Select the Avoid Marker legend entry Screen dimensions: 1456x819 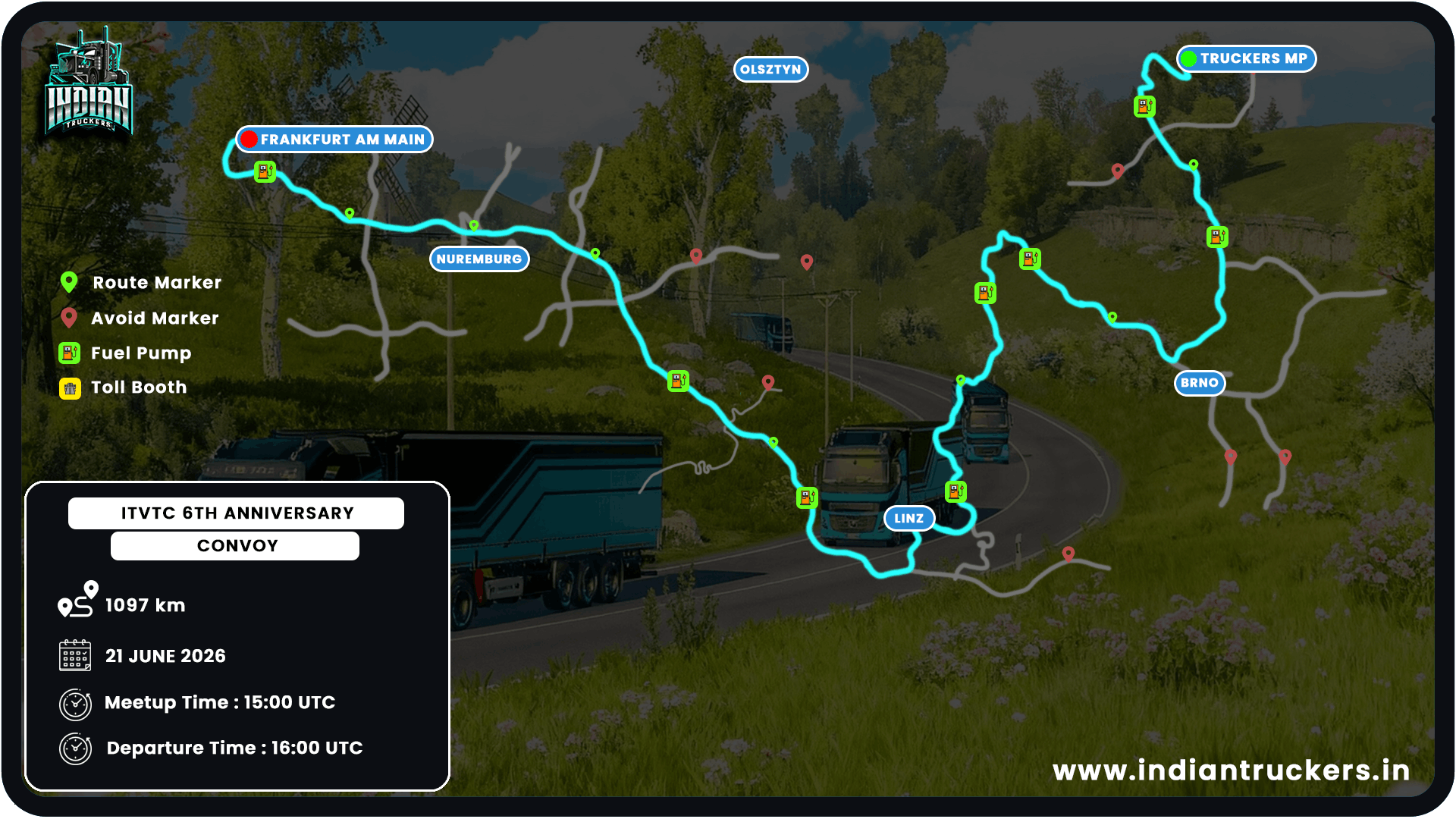140,318
